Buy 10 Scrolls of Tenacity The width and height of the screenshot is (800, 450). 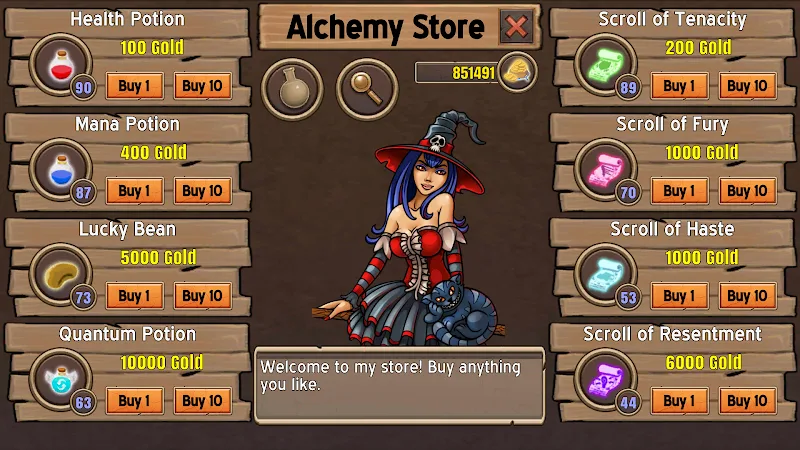coord(747,86)
